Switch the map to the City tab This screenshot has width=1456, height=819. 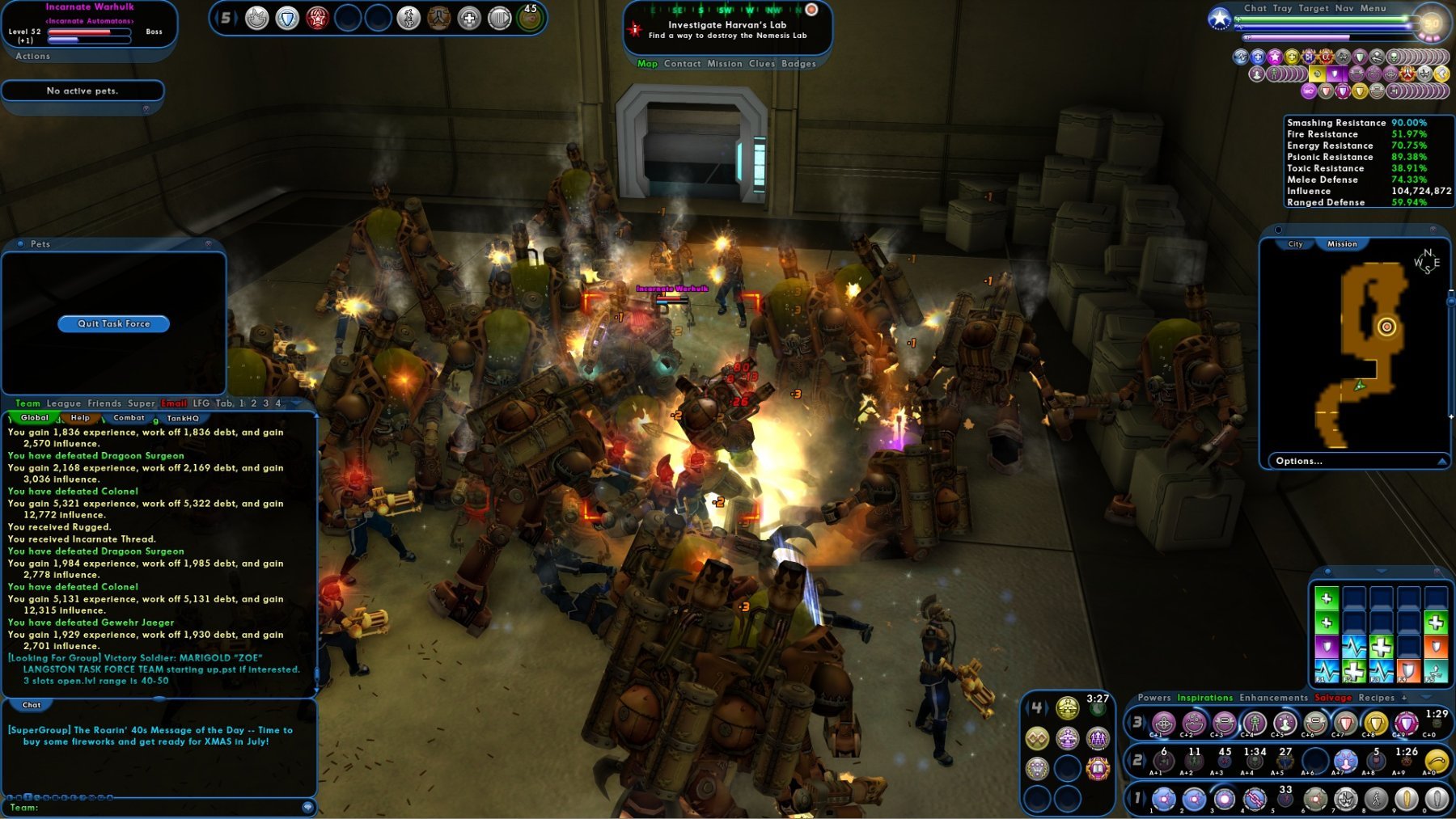[1295, 244]
